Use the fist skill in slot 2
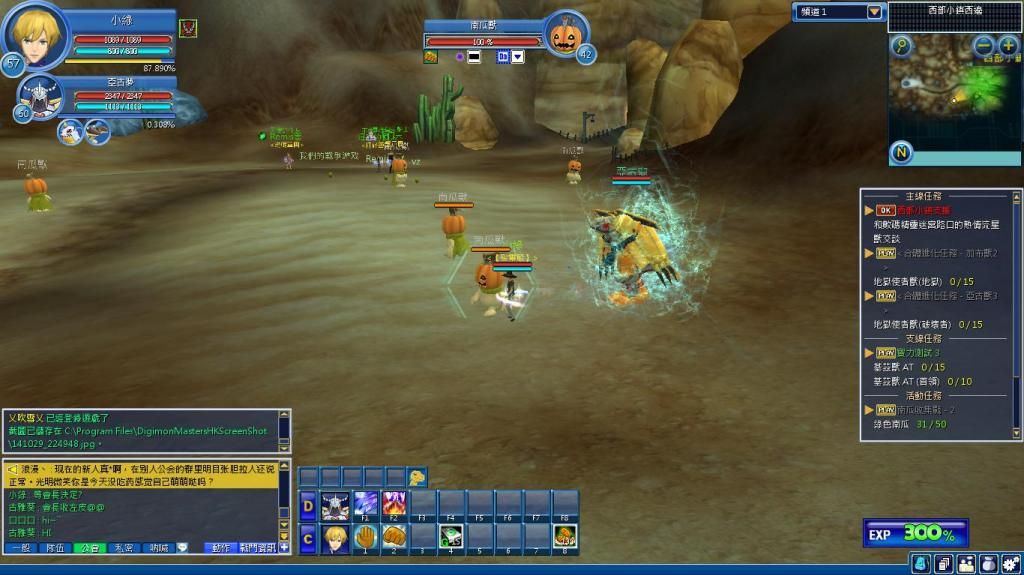The image size is (1024, 575). (x=394, y=537)
